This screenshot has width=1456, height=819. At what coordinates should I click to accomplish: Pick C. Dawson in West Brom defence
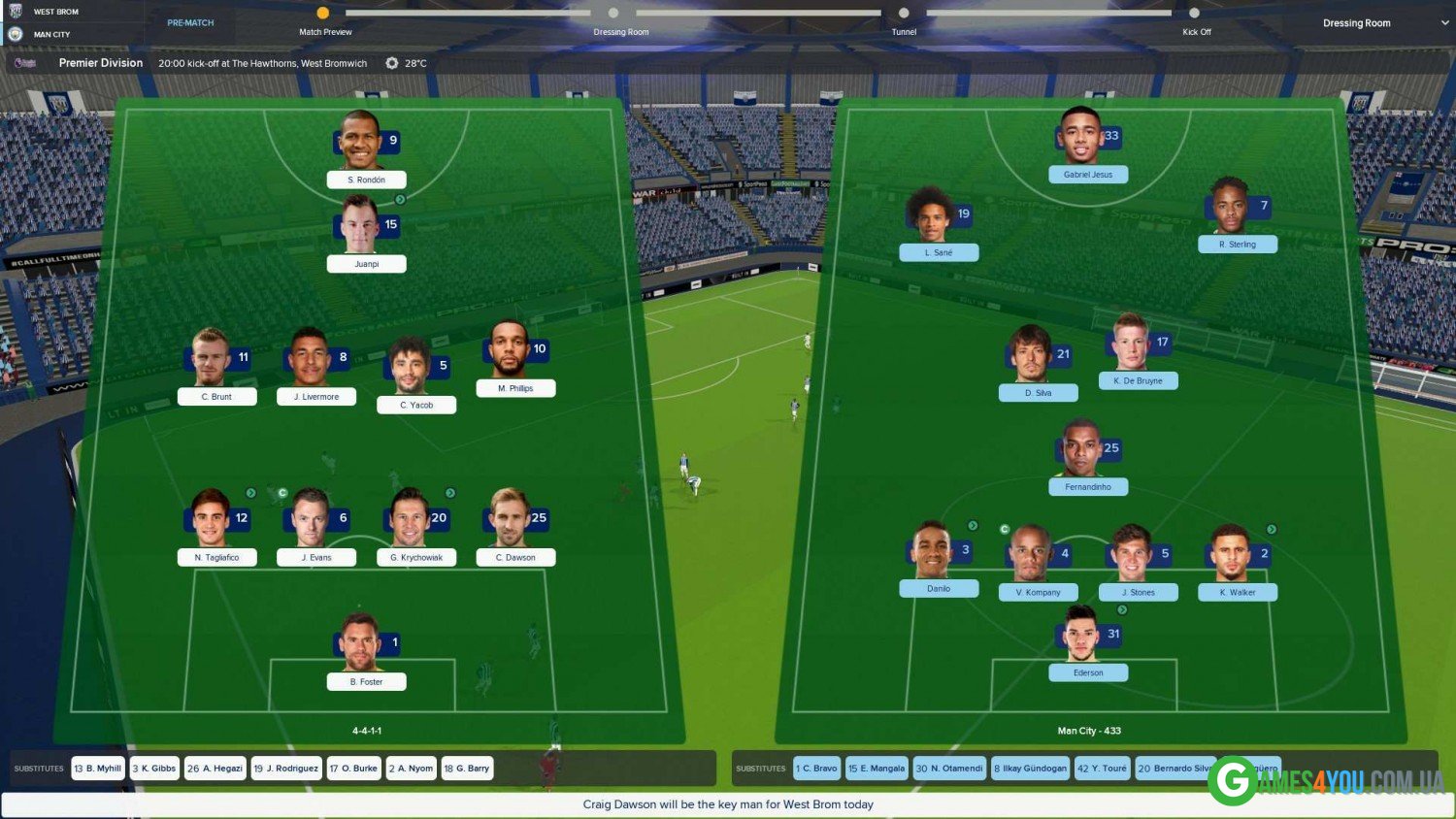[515, 557]
